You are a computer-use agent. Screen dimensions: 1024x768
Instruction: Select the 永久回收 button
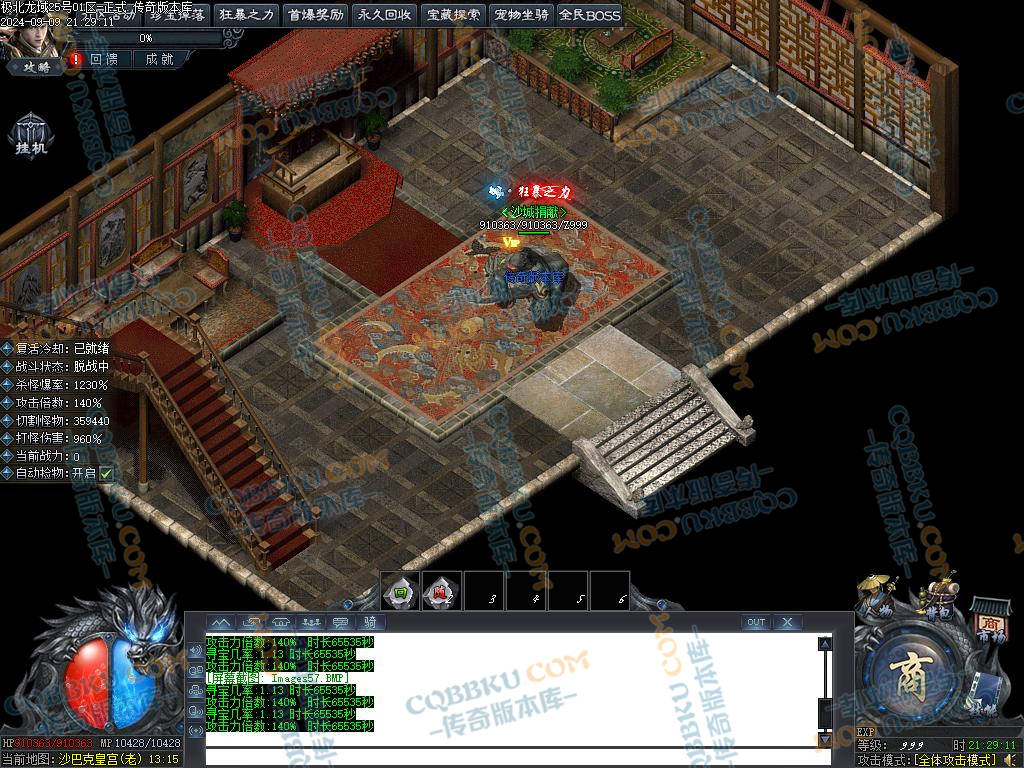pos(383,15)
